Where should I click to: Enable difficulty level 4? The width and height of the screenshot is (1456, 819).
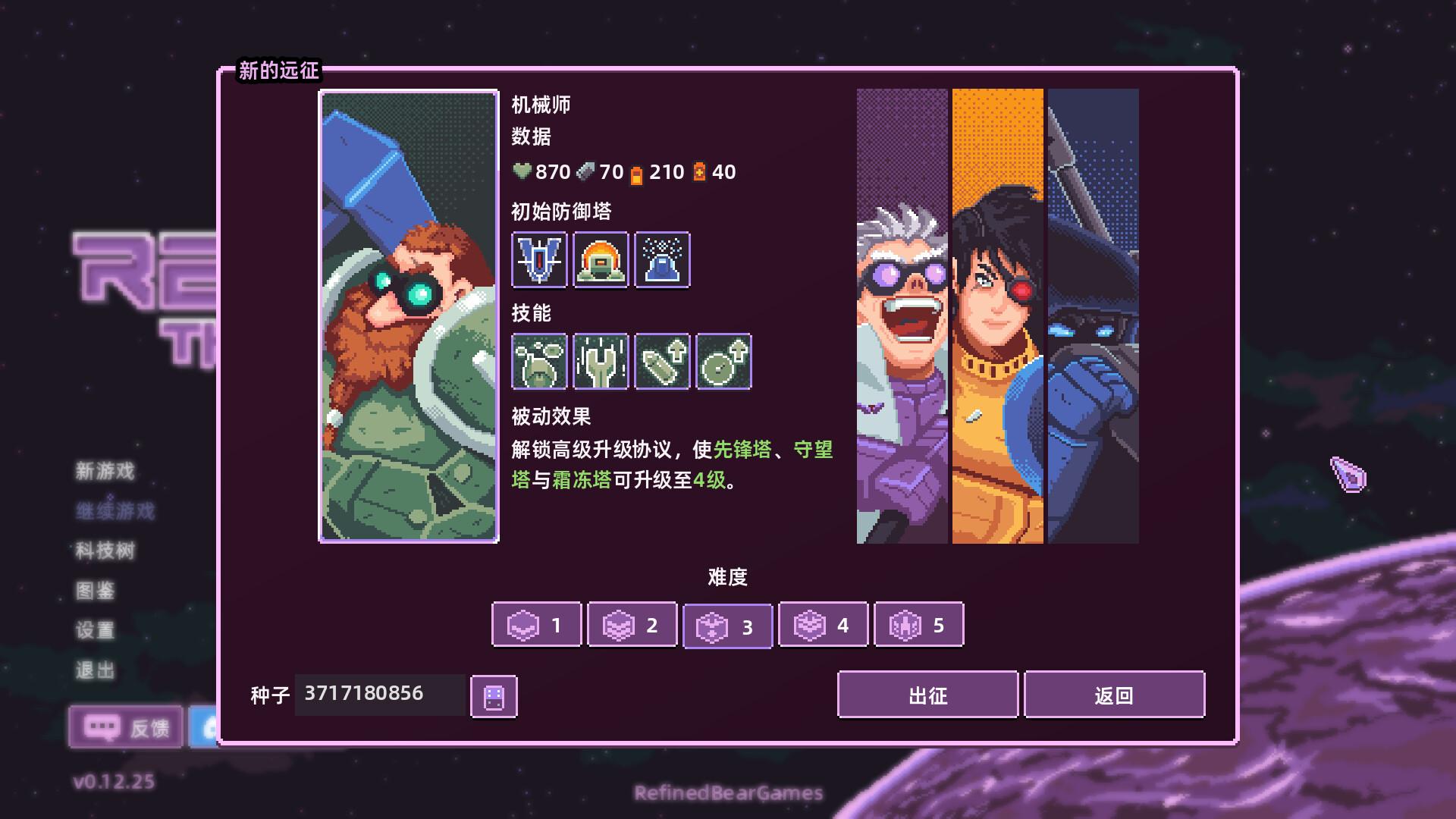point(823,625)
